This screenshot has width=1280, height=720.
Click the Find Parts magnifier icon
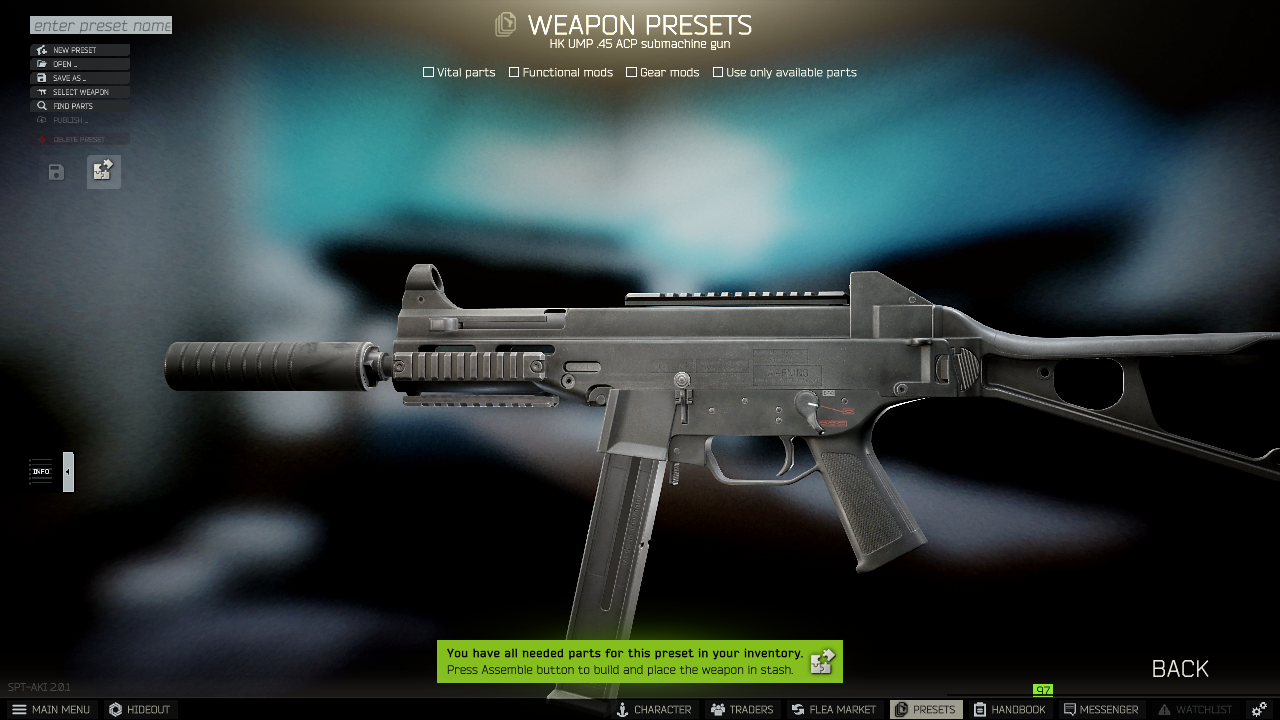tap(40, 105)
